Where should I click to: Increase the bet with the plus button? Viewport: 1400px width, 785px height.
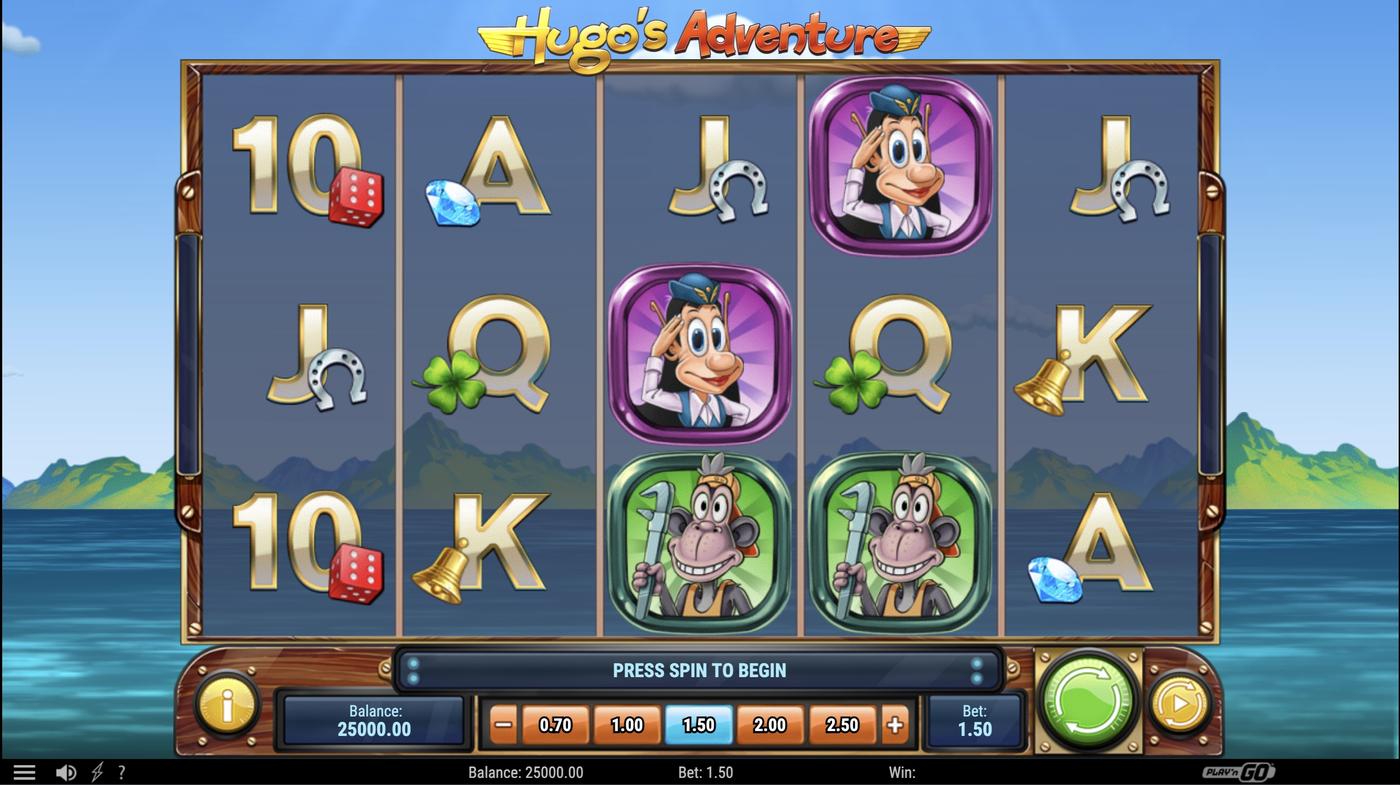point(894,724)
